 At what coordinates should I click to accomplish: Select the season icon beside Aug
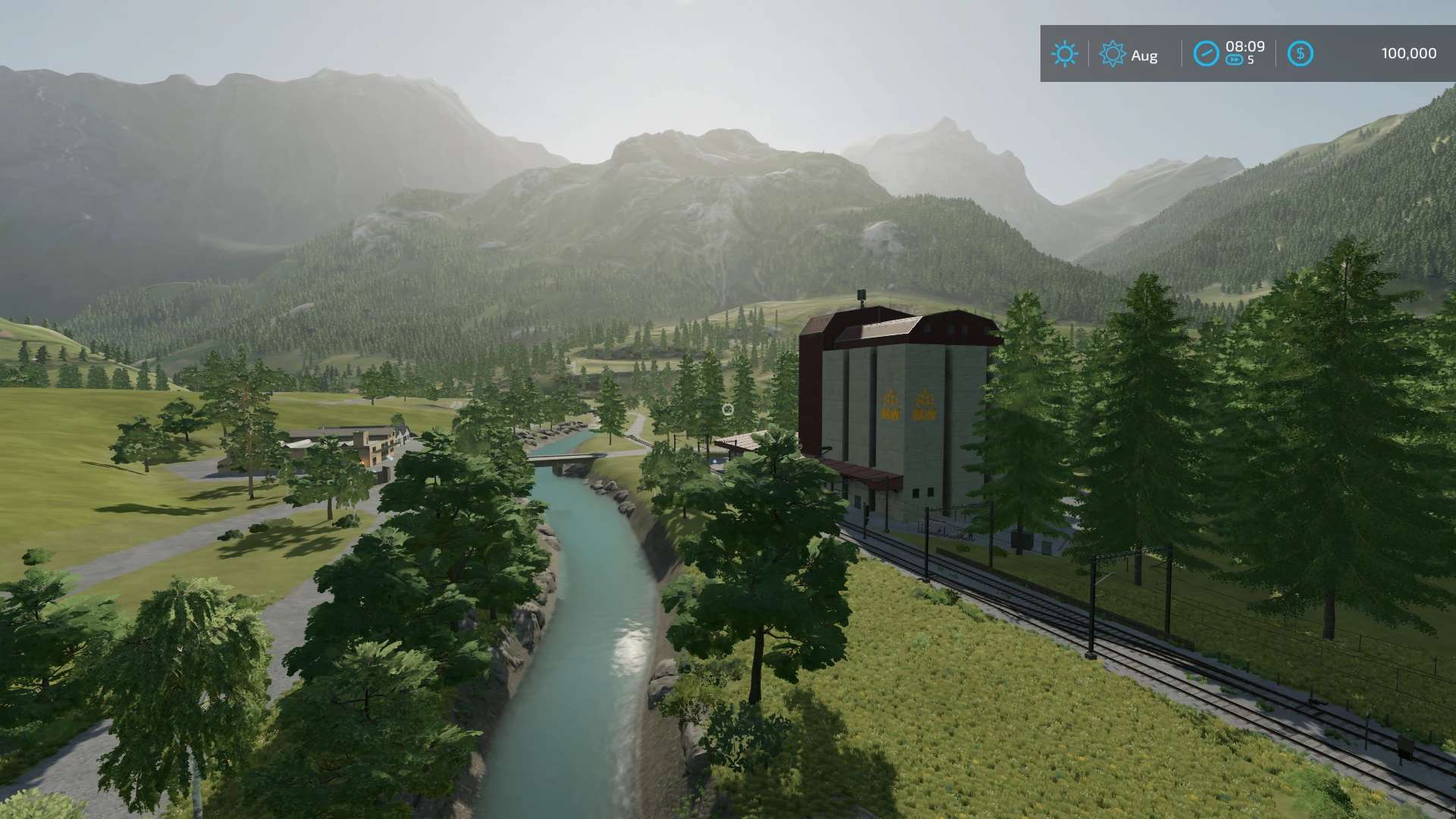point(1112,54)
